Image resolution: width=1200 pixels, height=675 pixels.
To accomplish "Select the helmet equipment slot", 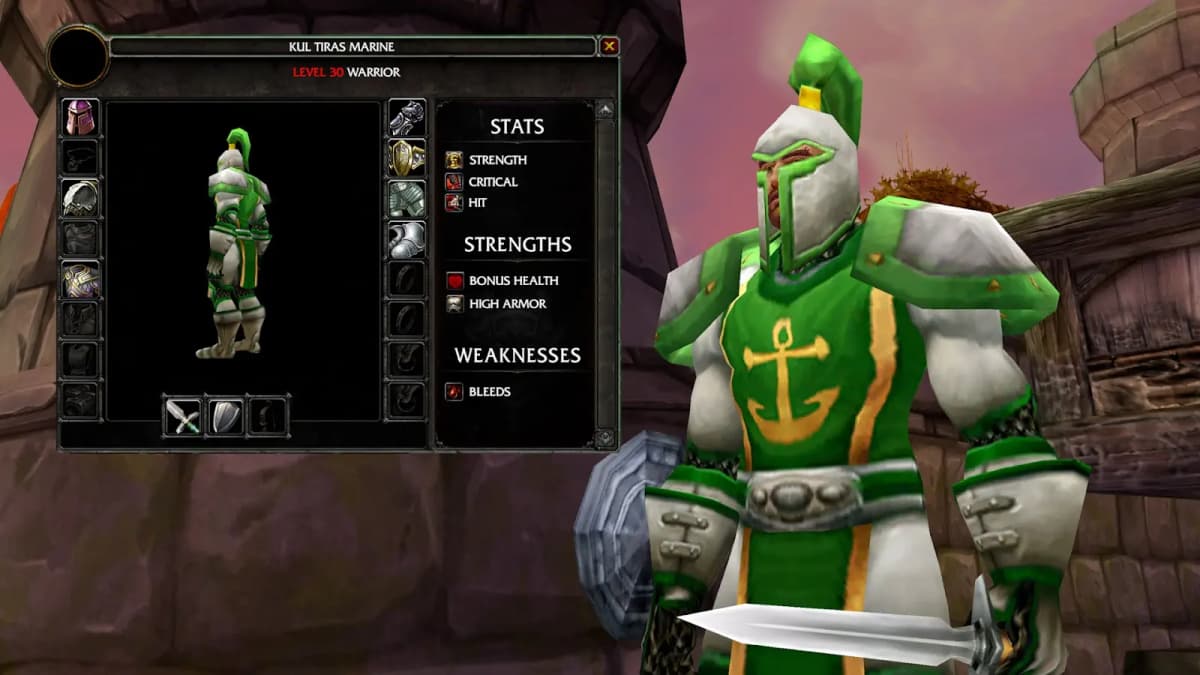I will [81, 117].
